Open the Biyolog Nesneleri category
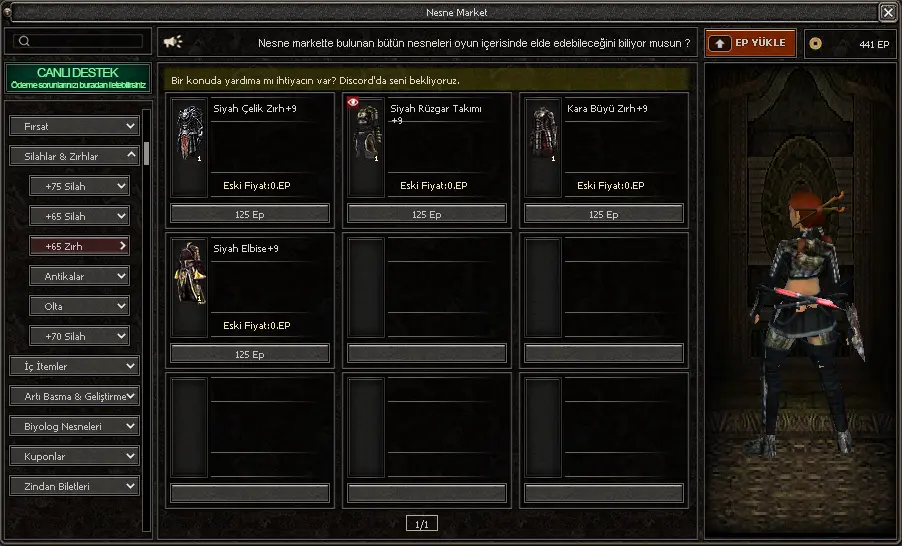The width and height of the screenshot is (902, 546). pos(74,426)
